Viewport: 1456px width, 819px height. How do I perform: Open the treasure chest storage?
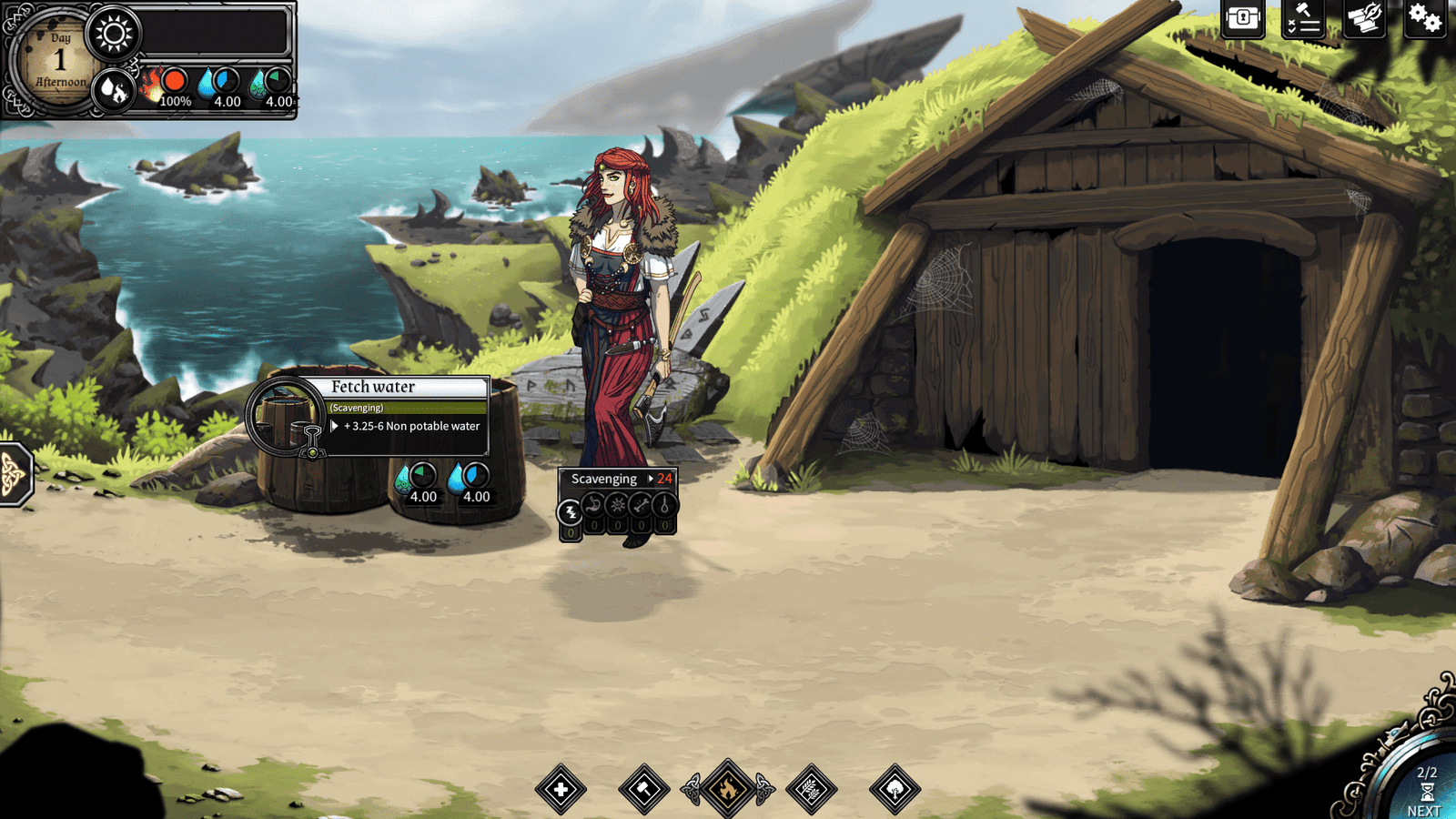point(1243,19)
